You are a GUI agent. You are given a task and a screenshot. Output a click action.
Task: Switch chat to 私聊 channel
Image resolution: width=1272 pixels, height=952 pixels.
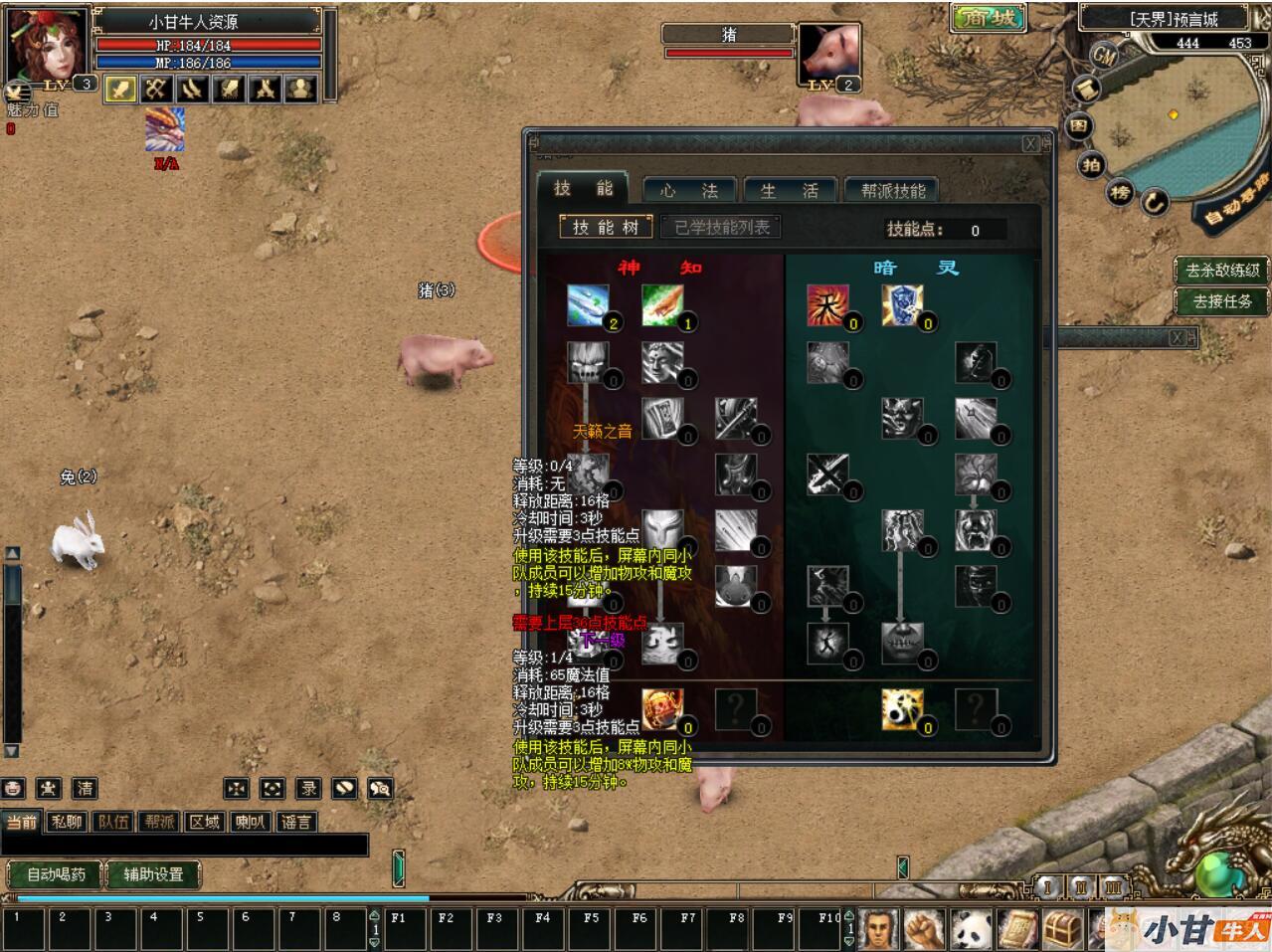tap(67, 822)
